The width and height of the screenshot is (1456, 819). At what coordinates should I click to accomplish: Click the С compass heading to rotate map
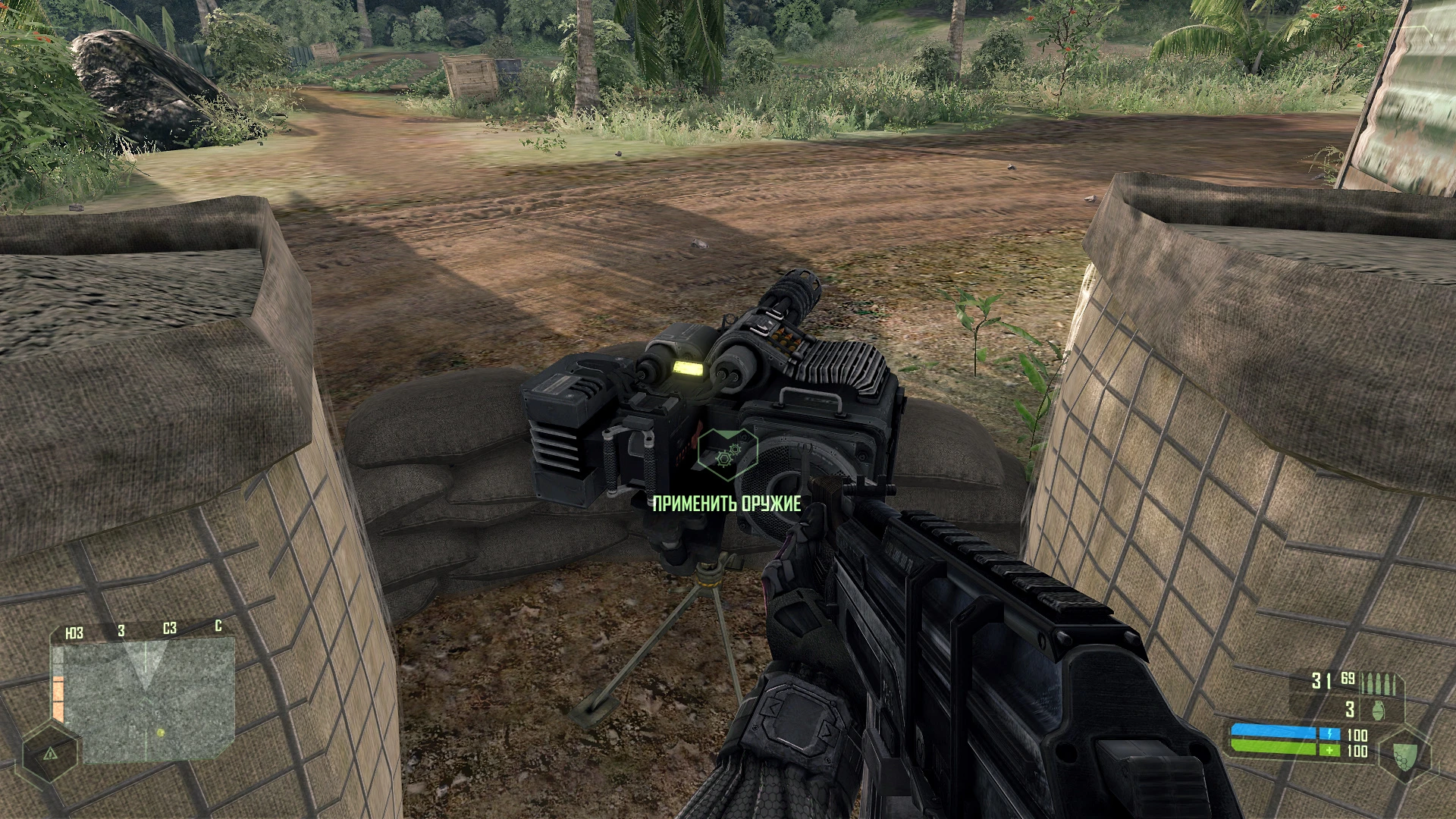tap(218, 627)
